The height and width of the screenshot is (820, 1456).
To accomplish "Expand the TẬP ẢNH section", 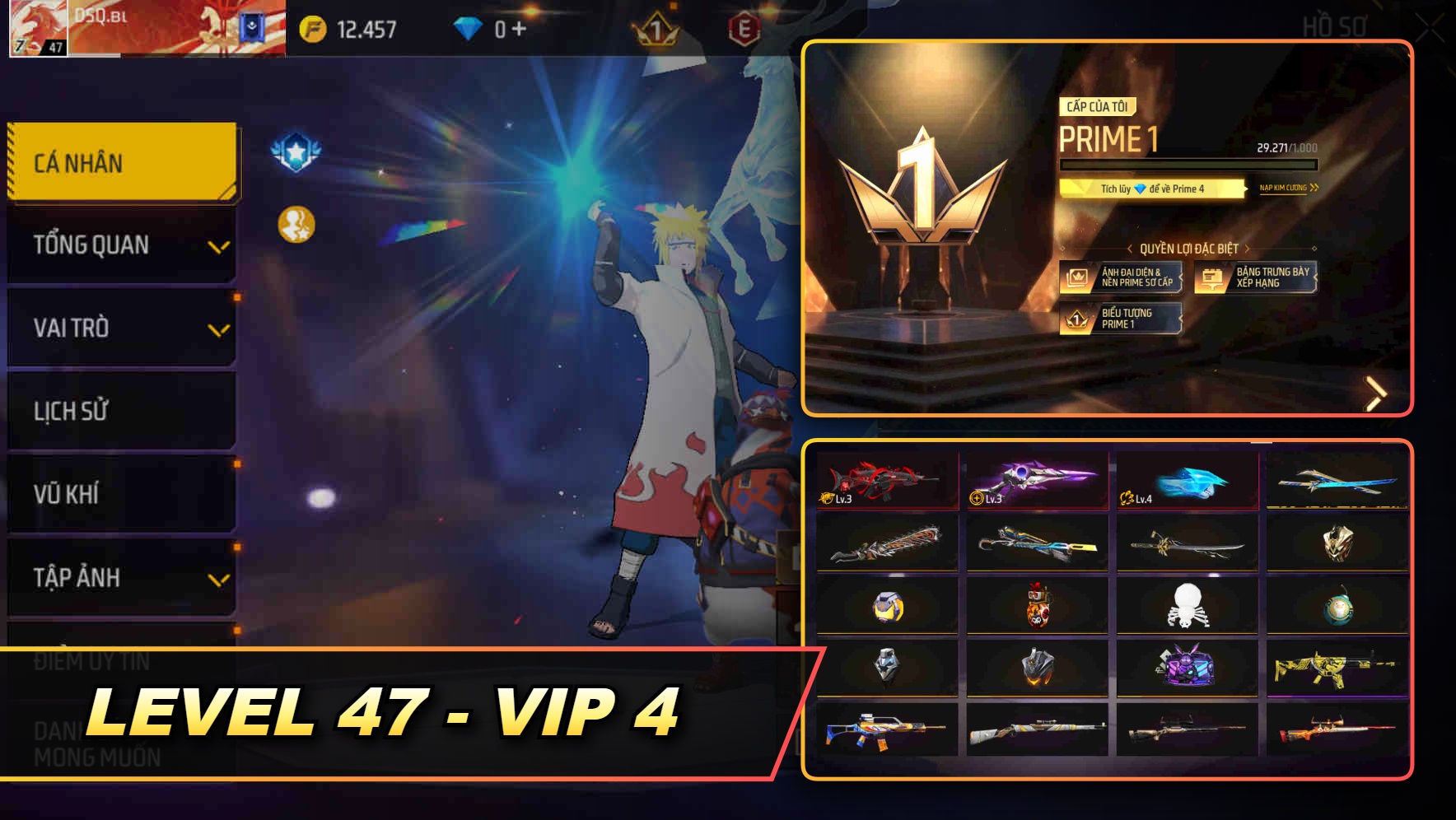I will [x=121, y=578].
